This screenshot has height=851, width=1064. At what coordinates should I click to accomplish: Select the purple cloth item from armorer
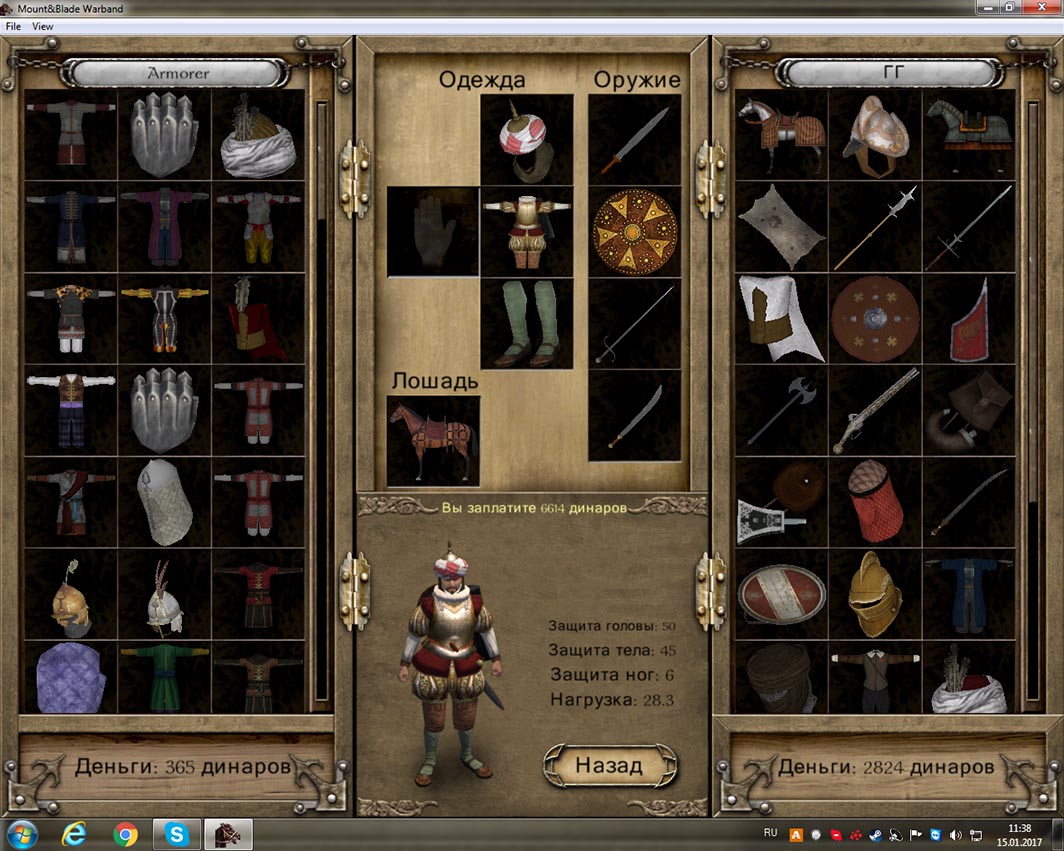point(71,677)
